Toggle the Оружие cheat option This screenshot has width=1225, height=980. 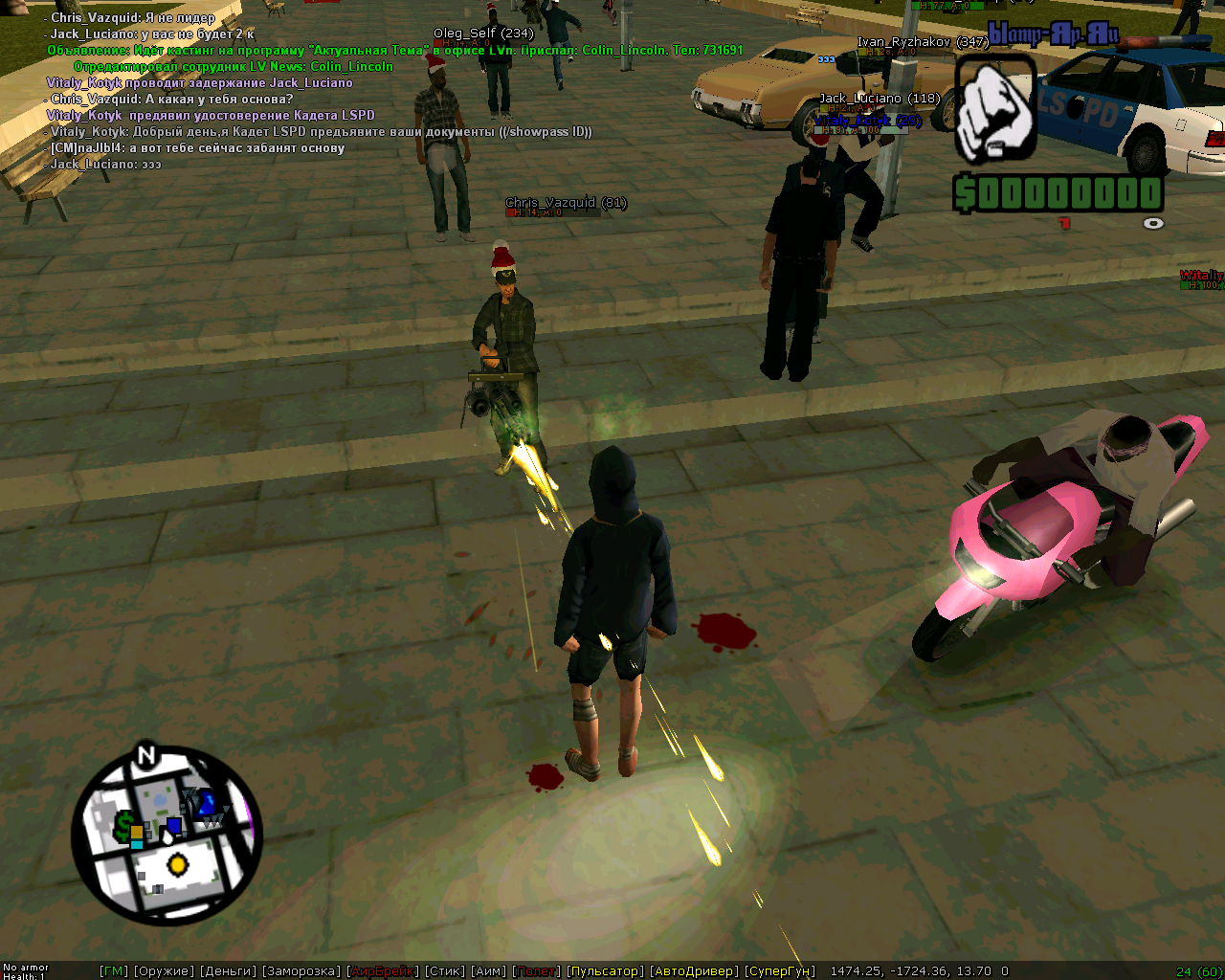(x=164, y=971)
